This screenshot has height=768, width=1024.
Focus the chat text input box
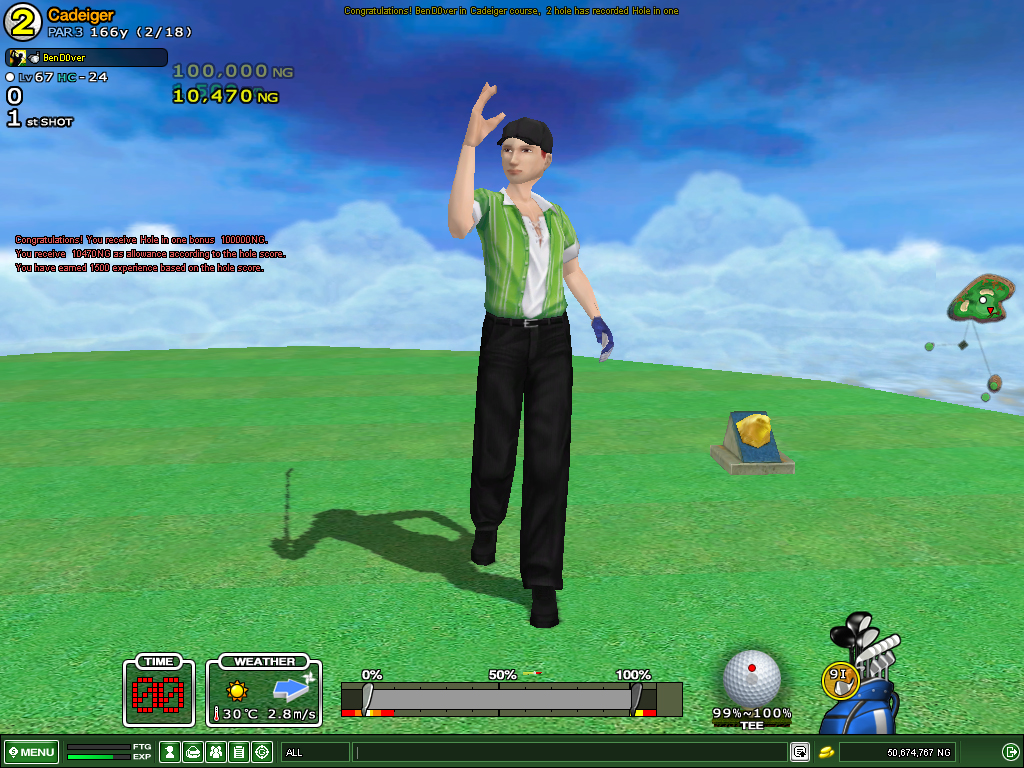point(570,752)
